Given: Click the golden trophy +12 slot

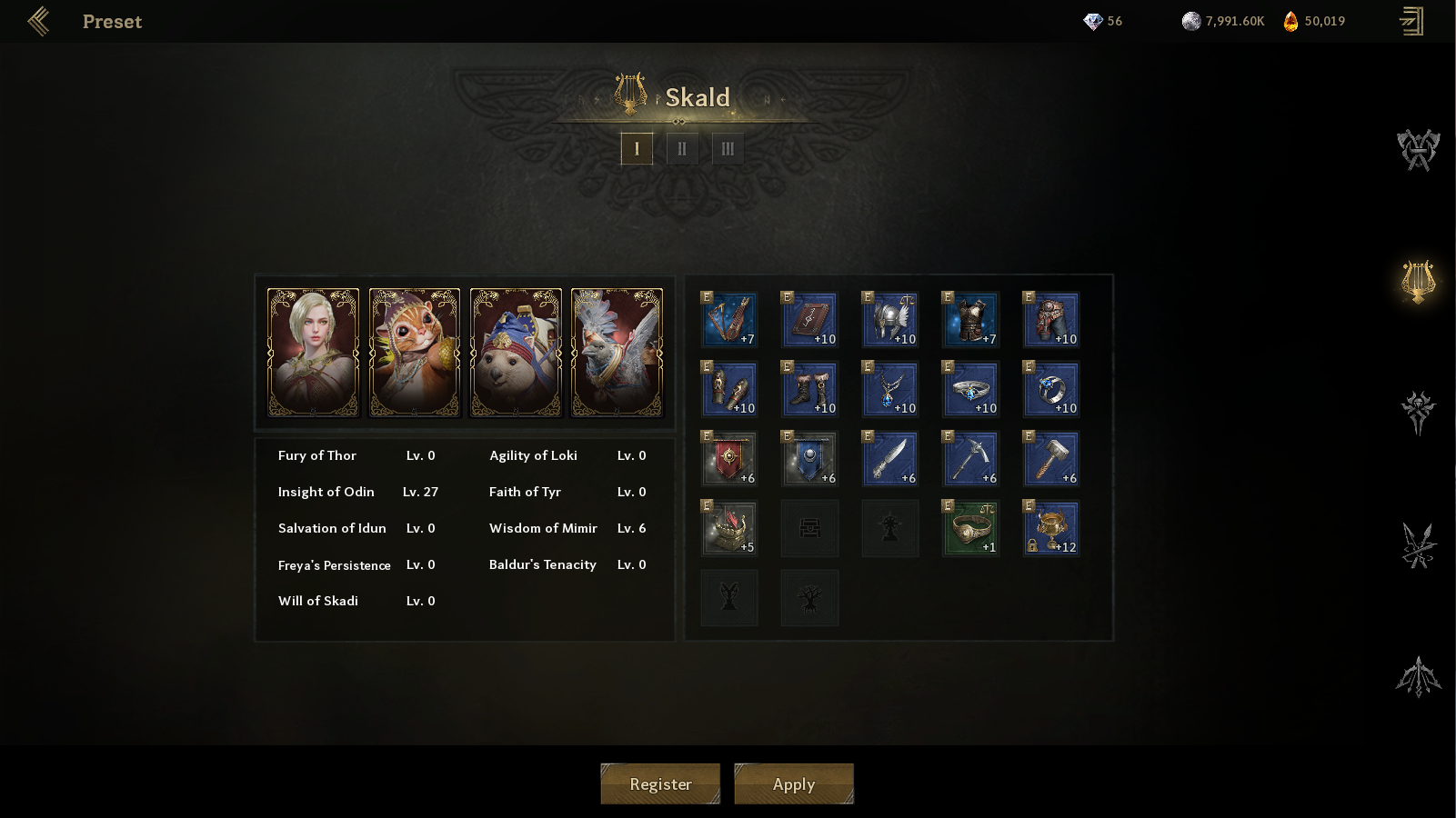Looking at the screenshot, I should [x=1051, y=528].
